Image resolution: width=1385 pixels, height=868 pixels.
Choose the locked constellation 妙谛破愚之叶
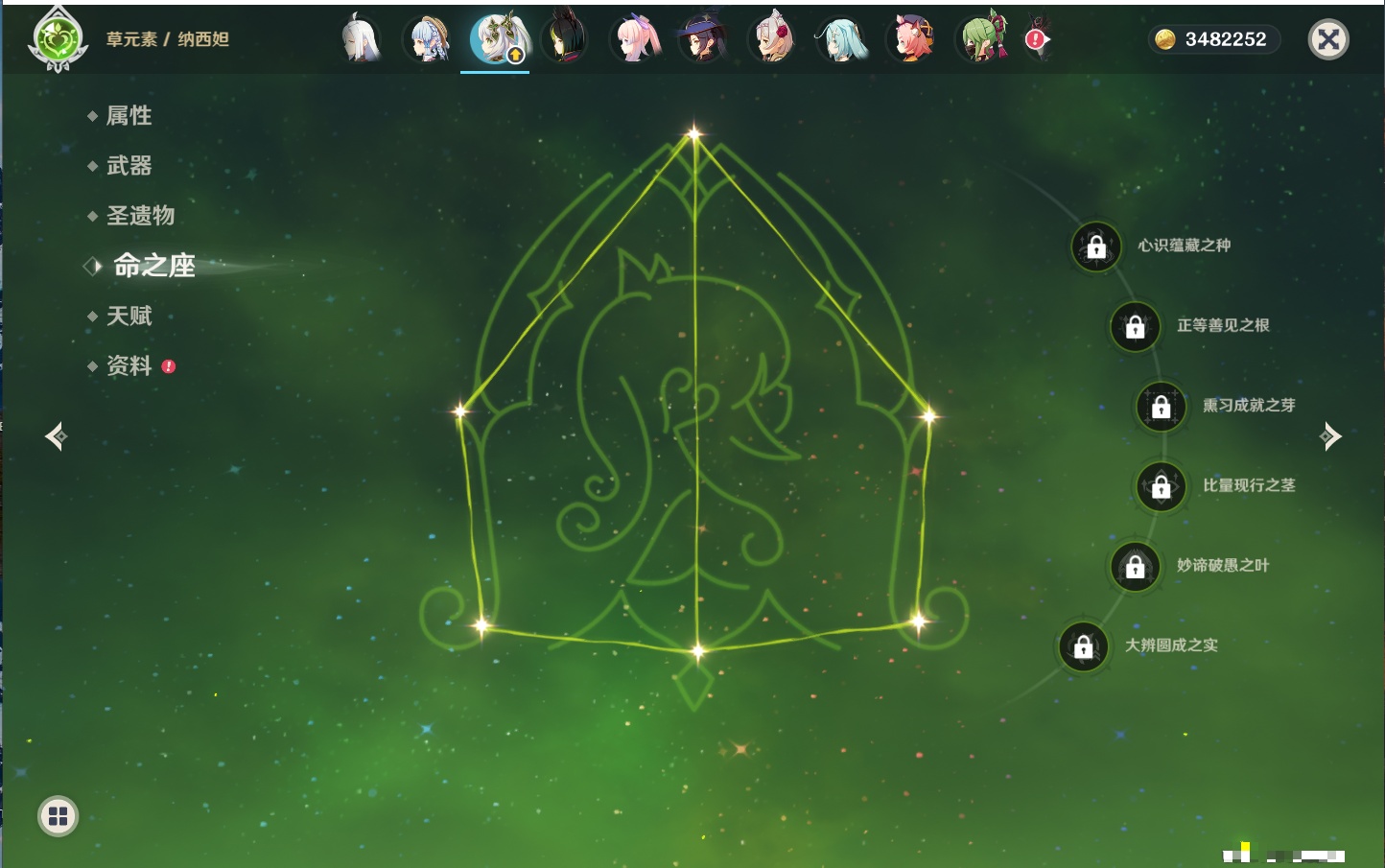click(x=1136, y=567)
